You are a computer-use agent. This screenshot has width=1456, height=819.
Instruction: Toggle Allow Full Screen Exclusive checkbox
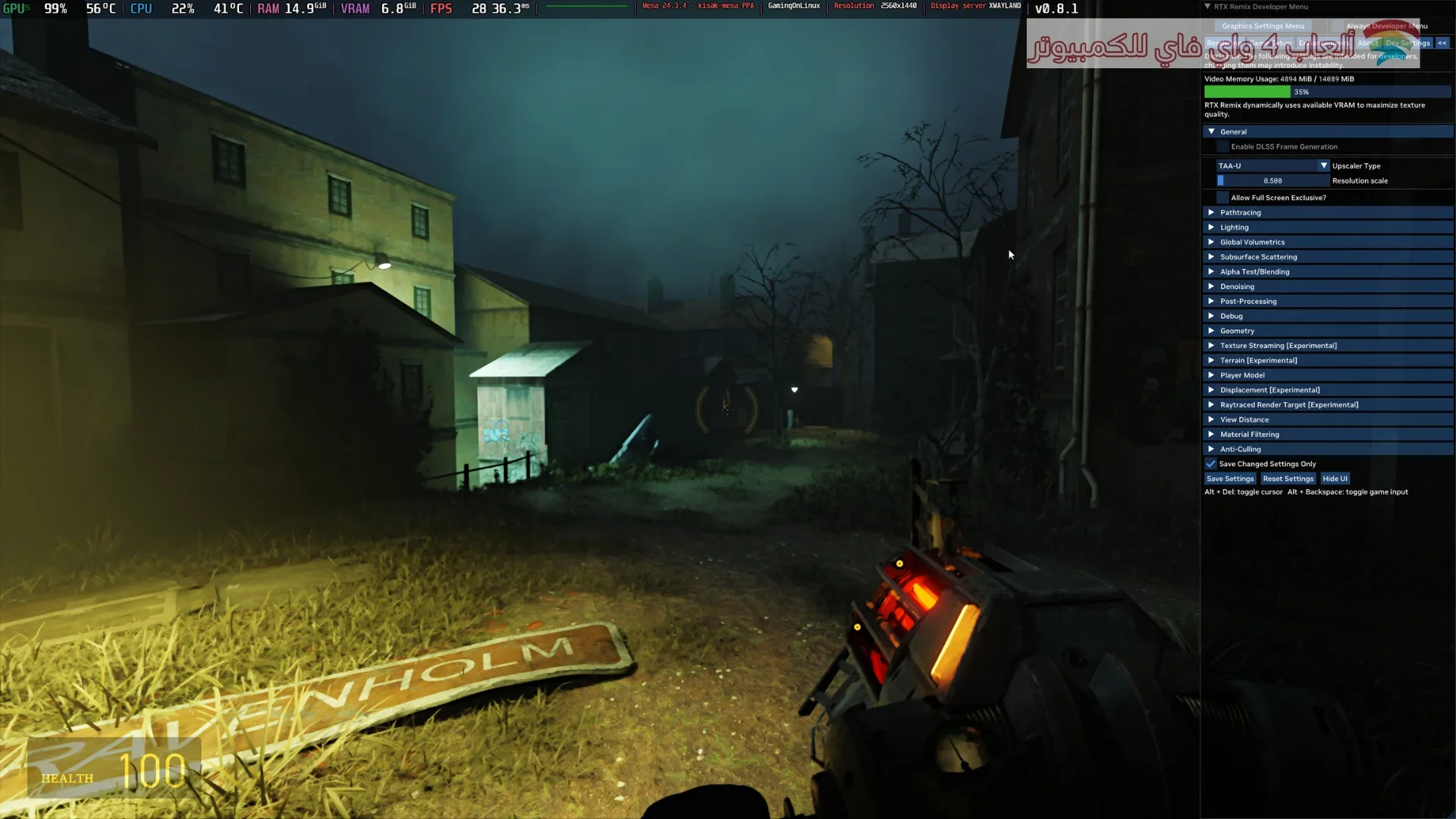pyautogui.click(x=1222, y=198)
